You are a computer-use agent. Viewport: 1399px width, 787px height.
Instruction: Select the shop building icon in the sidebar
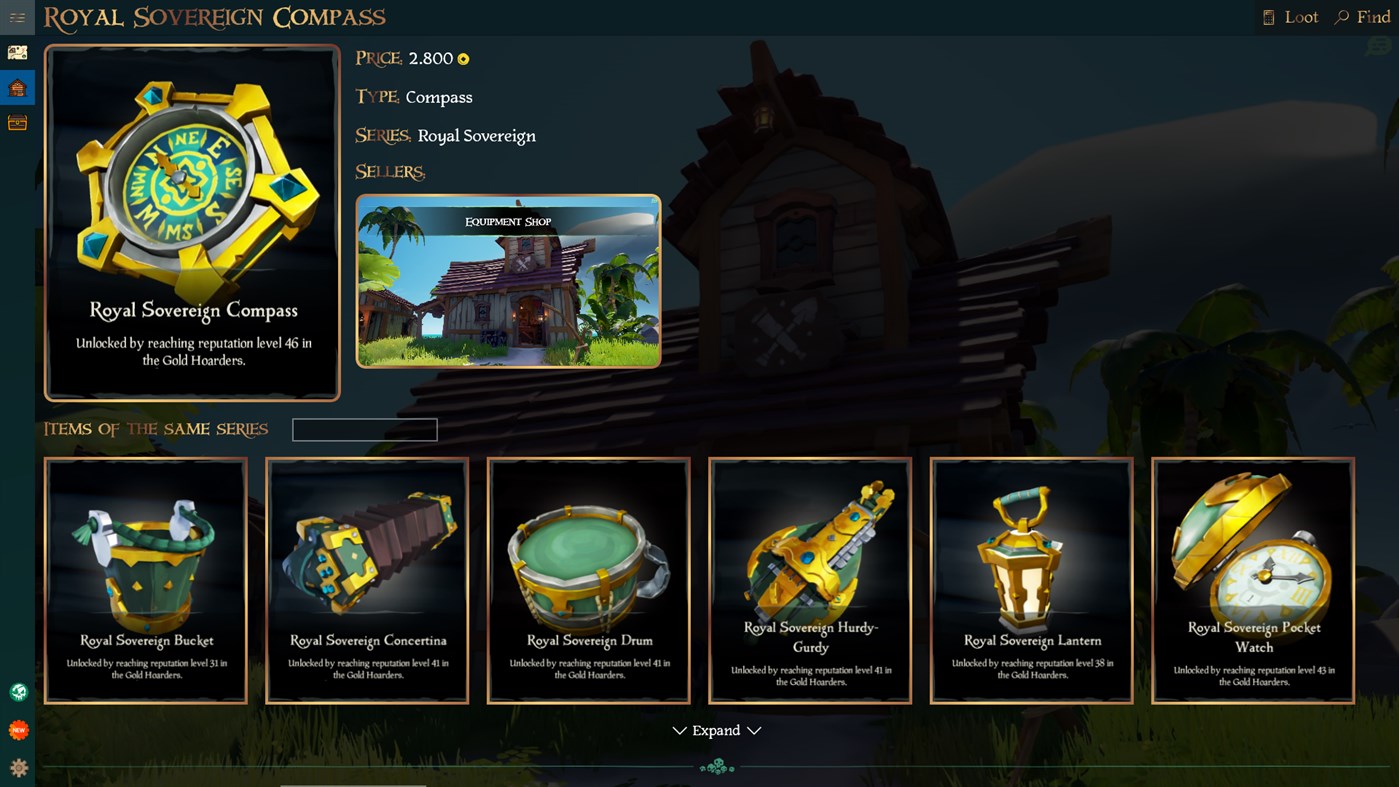click(x=17, y=87)
